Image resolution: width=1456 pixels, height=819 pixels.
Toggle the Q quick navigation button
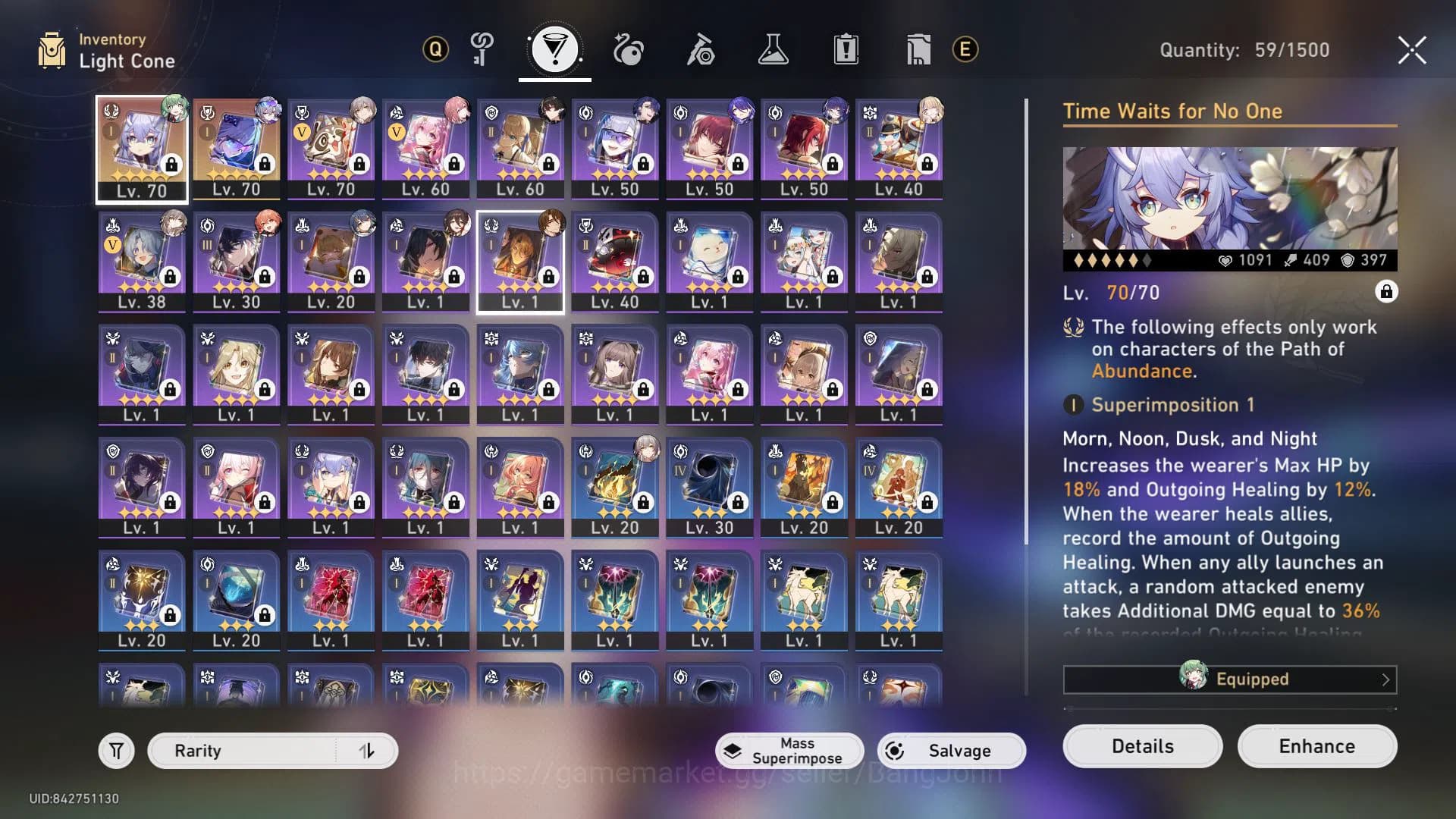click(x=434, y=49)
